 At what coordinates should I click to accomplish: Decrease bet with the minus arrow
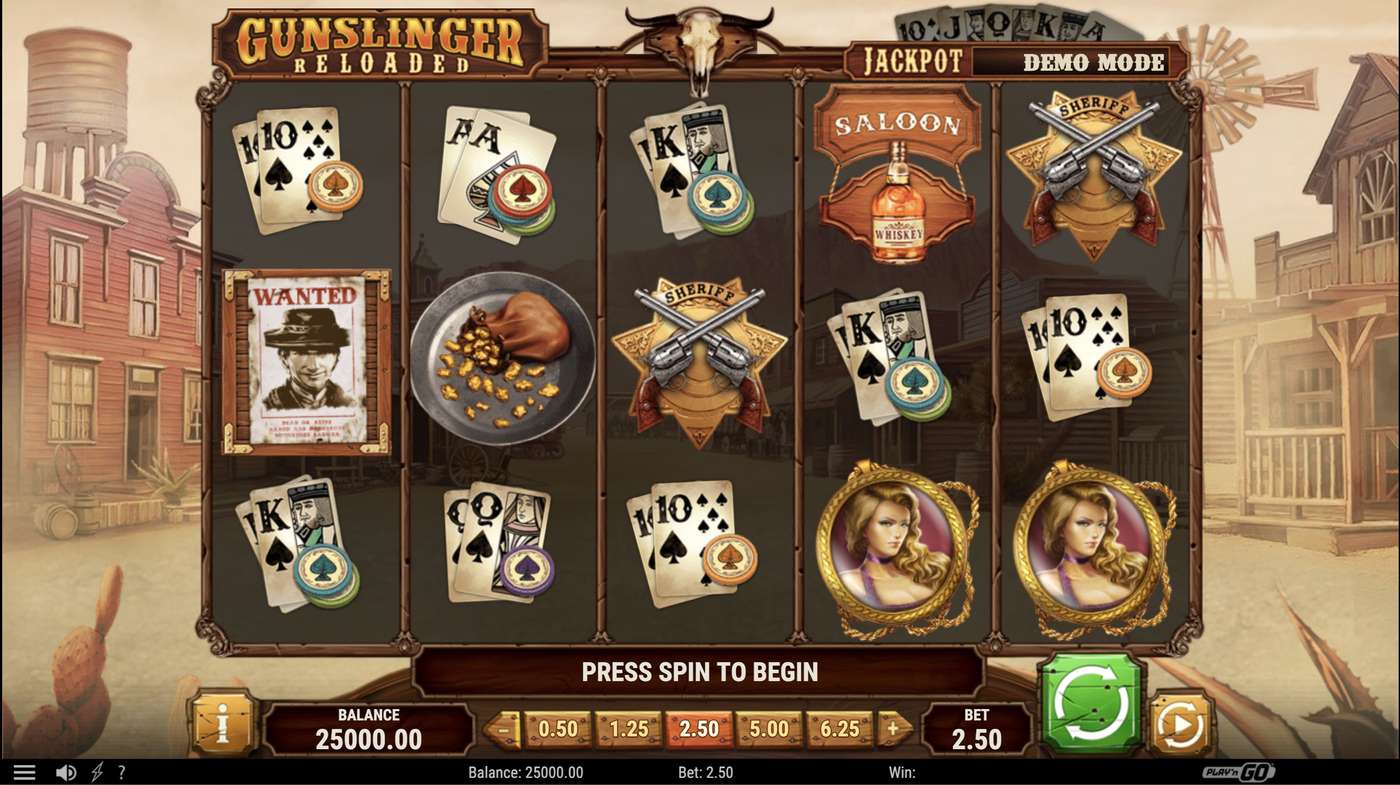click(502, 730)
